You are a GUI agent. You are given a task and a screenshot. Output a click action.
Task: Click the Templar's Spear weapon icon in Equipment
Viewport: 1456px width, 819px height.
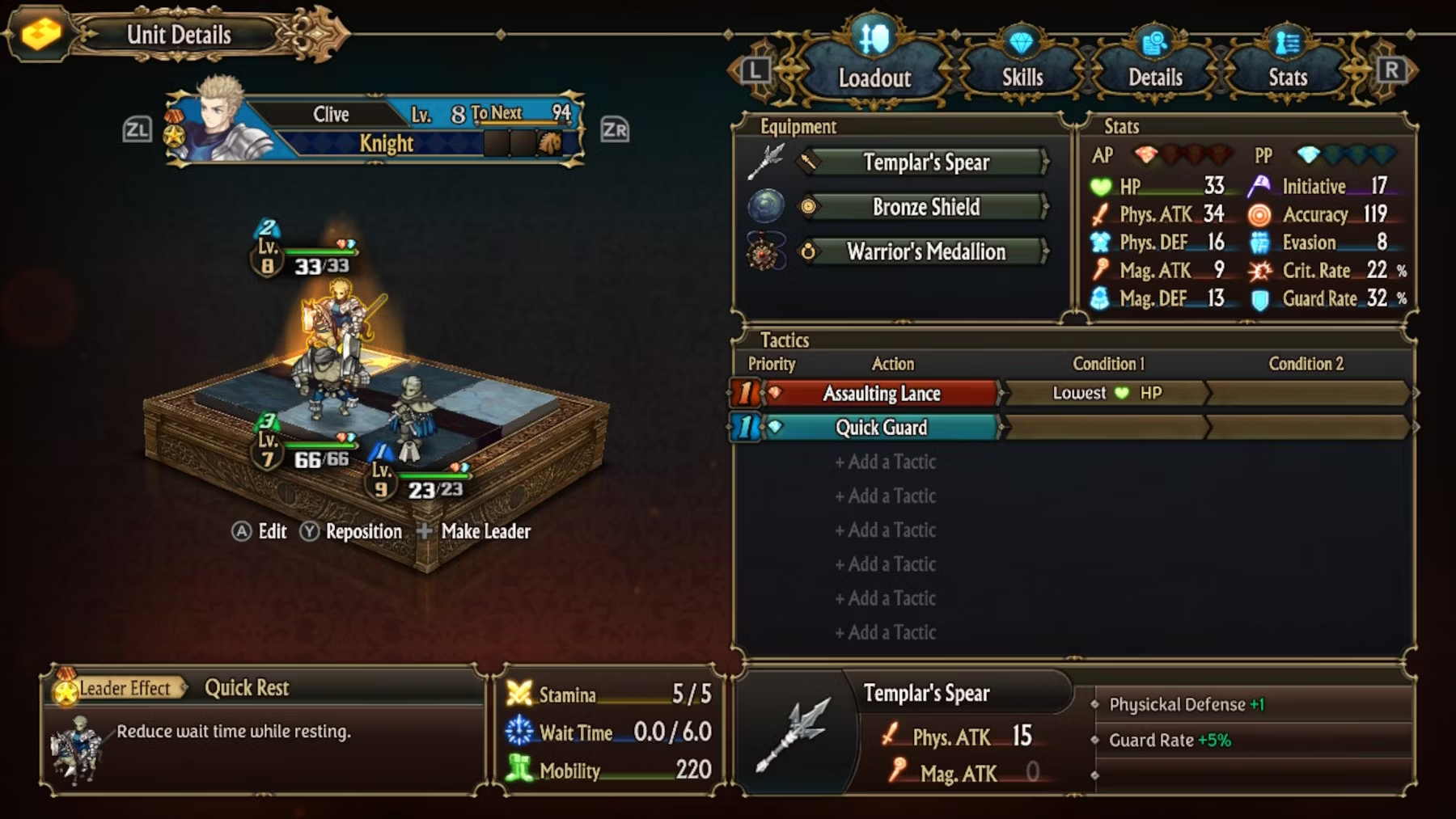(765, 162)
